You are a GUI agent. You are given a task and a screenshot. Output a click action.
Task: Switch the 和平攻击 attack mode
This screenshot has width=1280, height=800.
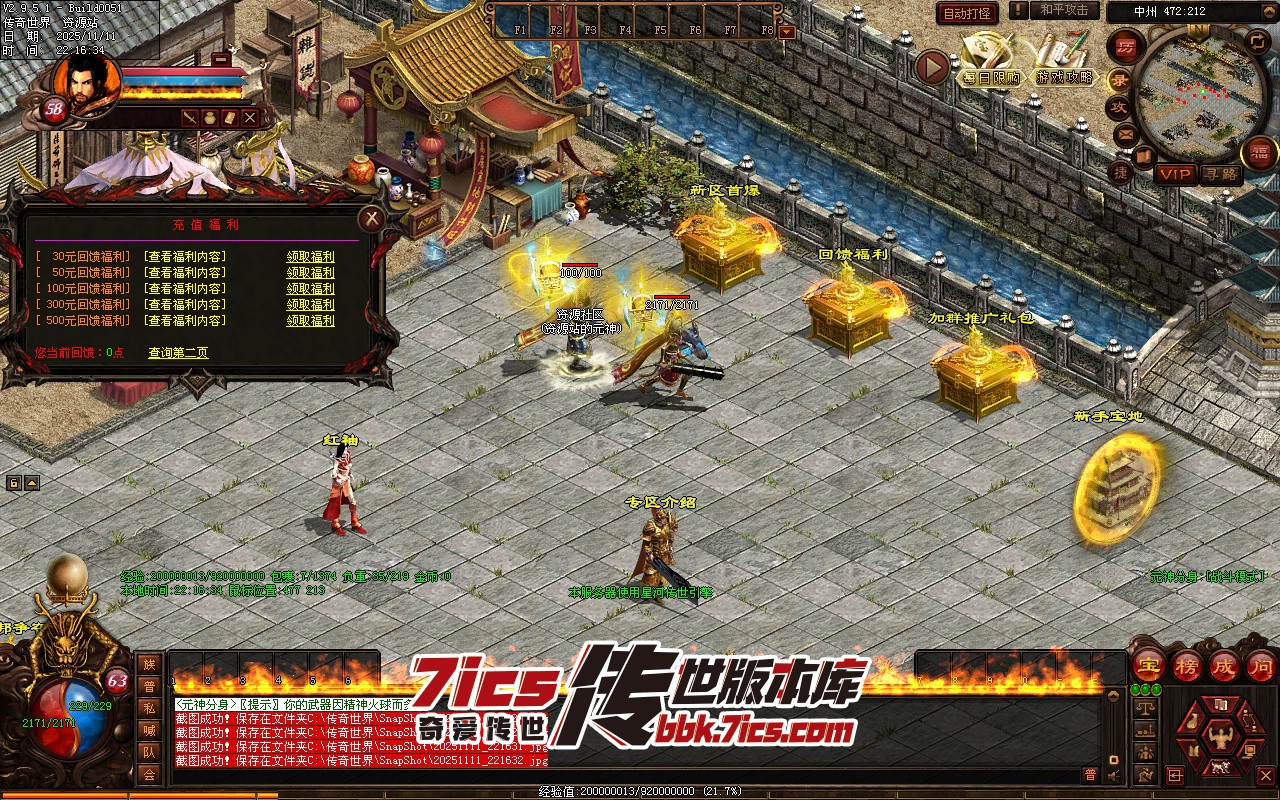click(1063, 11)
